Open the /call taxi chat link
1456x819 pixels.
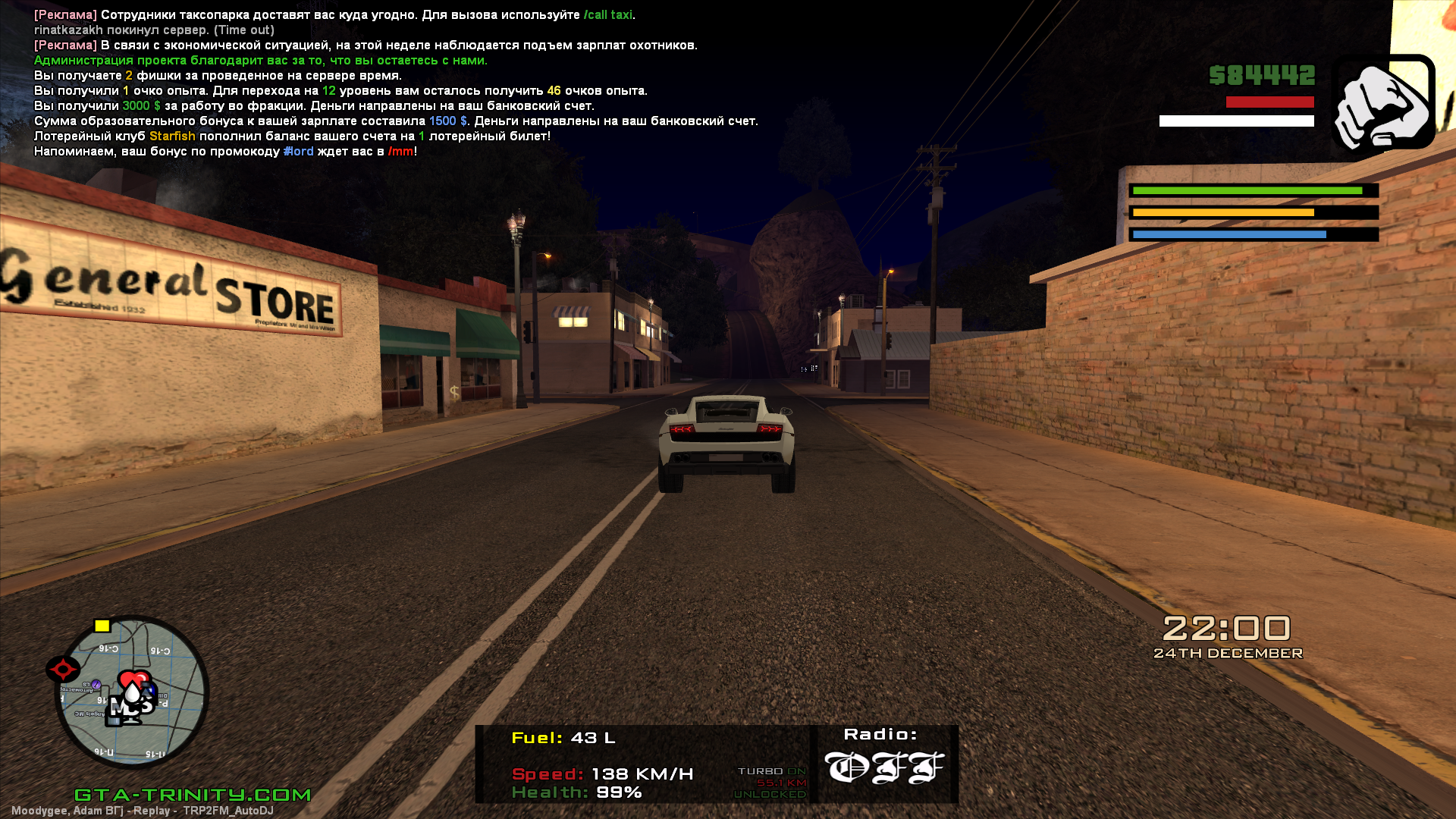[608, 15]
